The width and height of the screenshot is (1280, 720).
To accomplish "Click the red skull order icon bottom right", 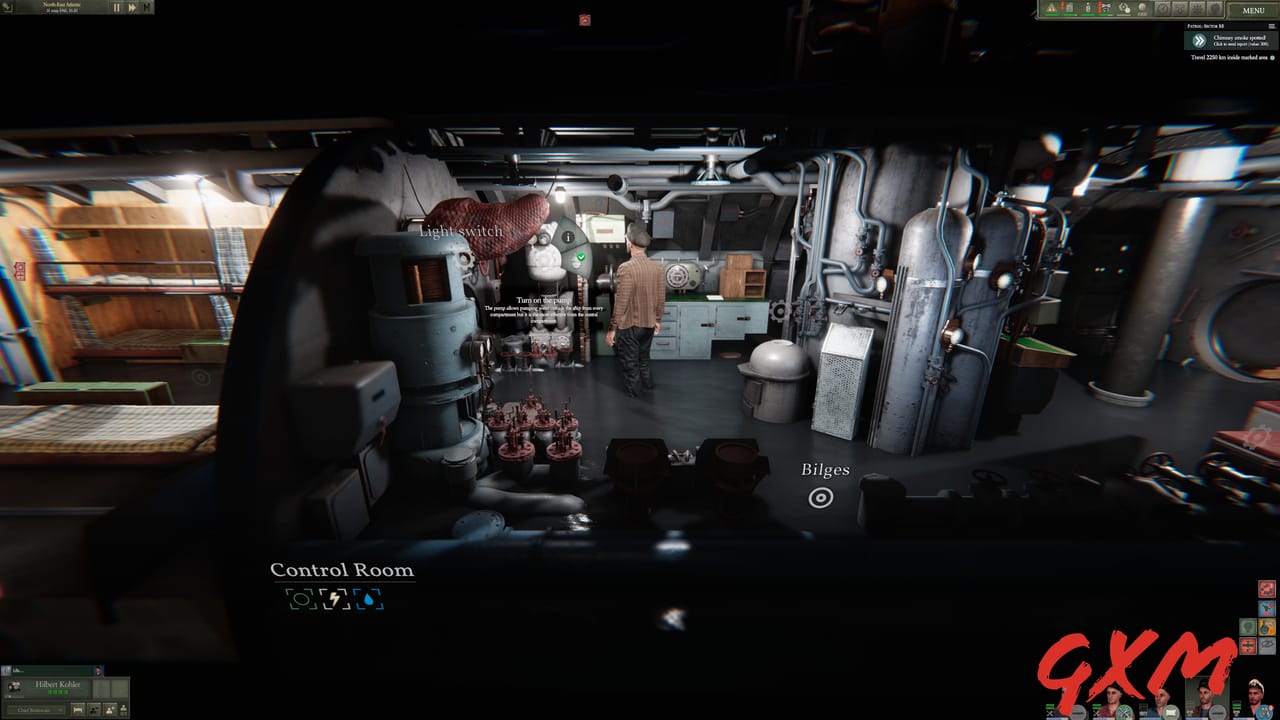I will click(1265, 588).
